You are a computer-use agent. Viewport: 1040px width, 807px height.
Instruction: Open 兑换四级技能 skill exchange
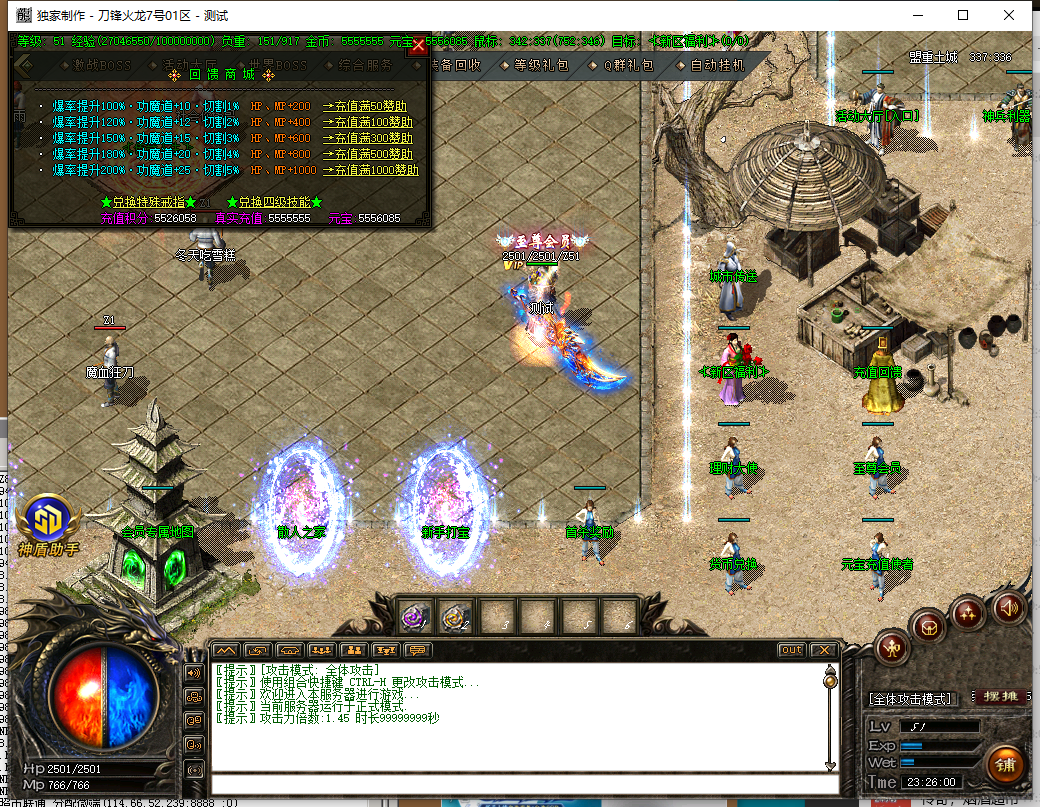click(x=274, y=202)
